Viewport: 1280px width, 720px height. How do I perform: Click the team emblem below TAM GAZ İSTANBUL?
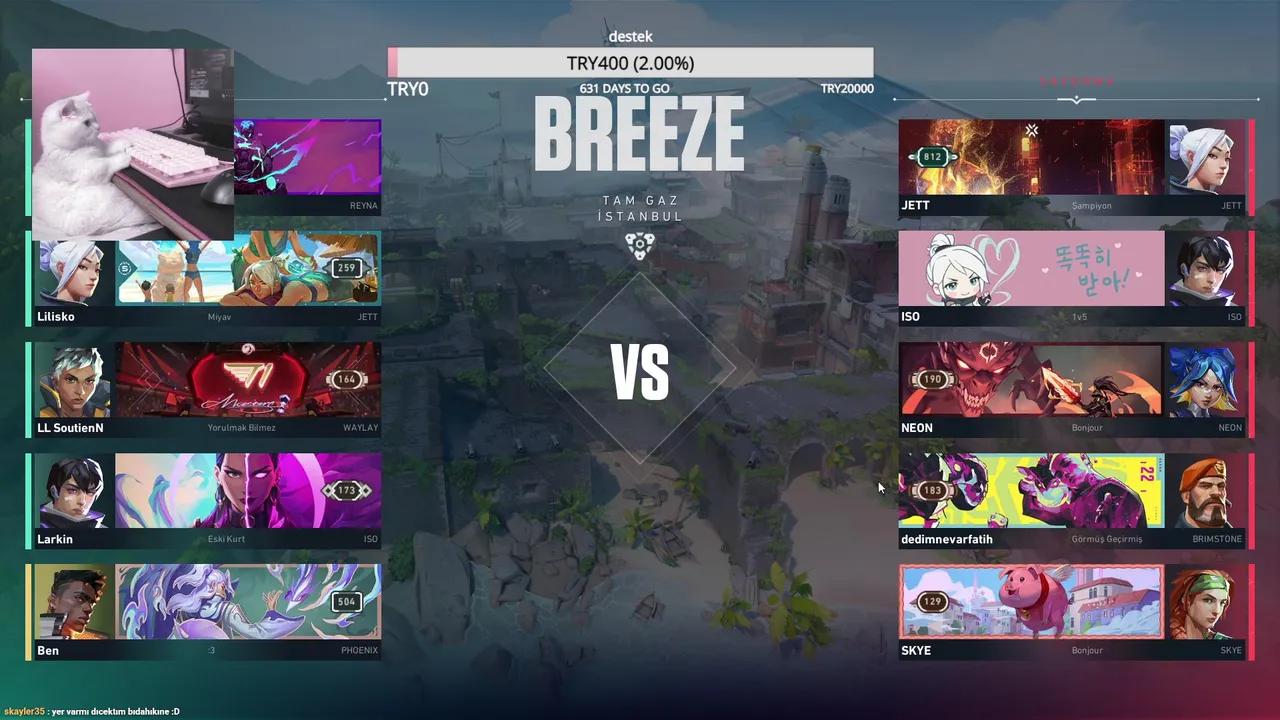click(640, 243)
